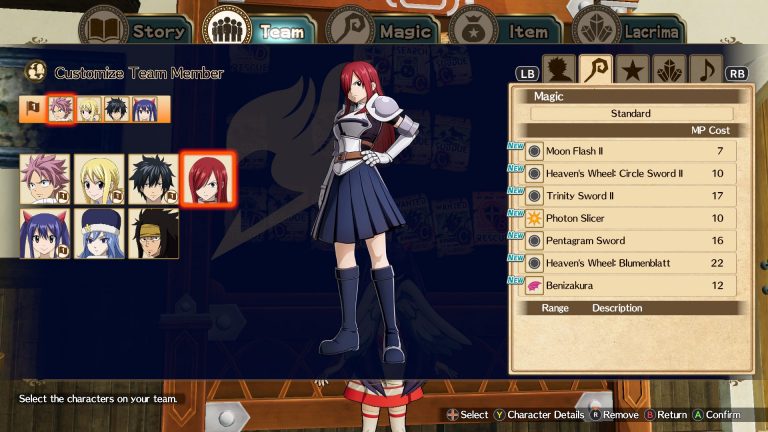Viewport: 768px width, 432px height.
Task: Select Juvia's portrait with the blue hat
Action: 99,234
